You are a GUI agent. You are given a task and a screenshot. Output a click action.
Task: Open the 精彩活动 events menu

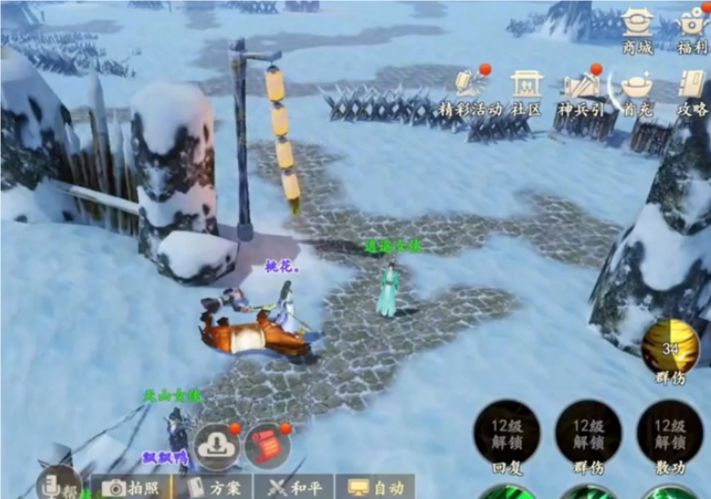pyautogui.click(x=470, y=90)
